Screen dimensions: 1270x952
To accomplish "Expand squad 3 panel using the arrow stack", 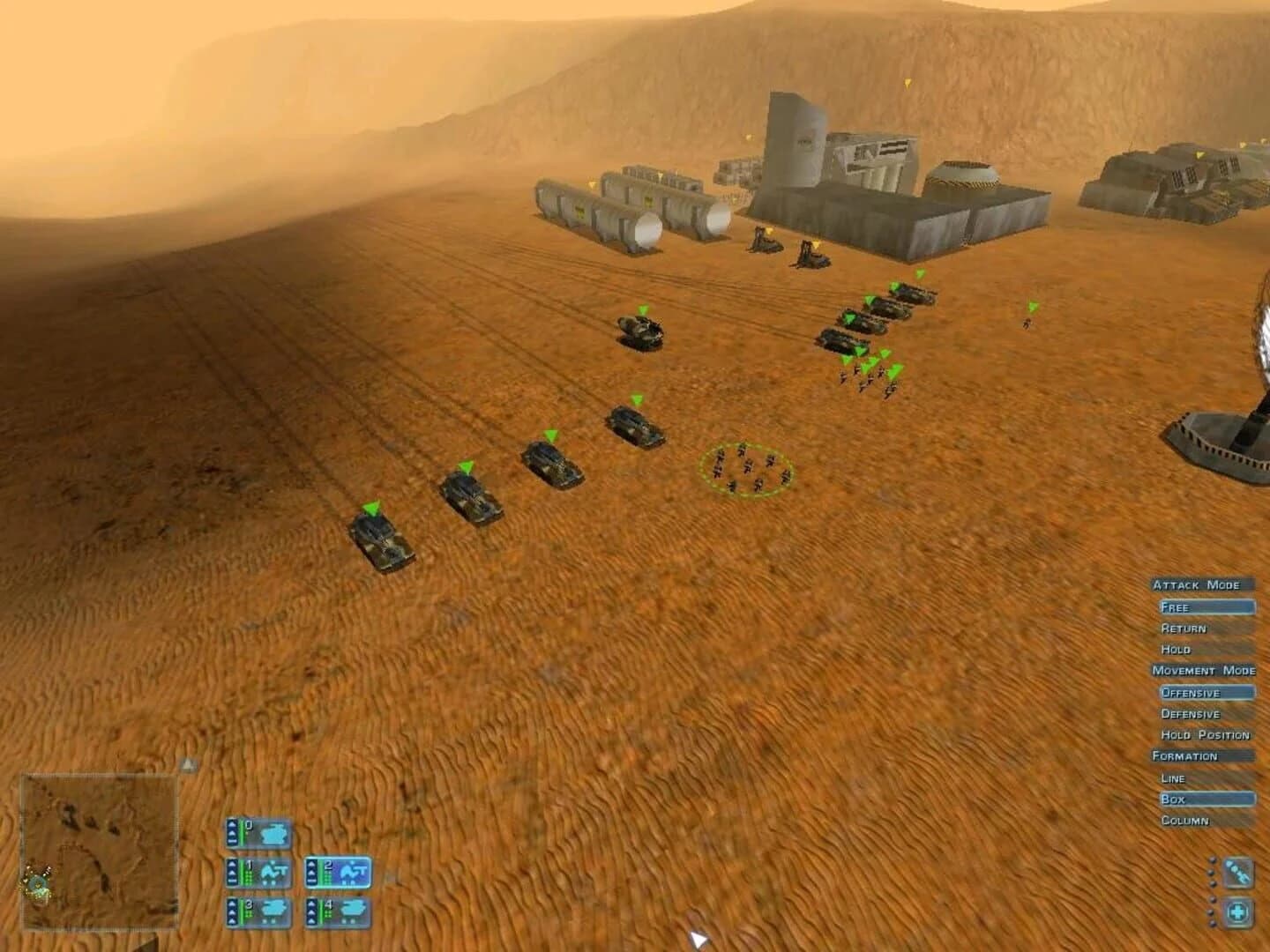I will [x=232, y=911].
